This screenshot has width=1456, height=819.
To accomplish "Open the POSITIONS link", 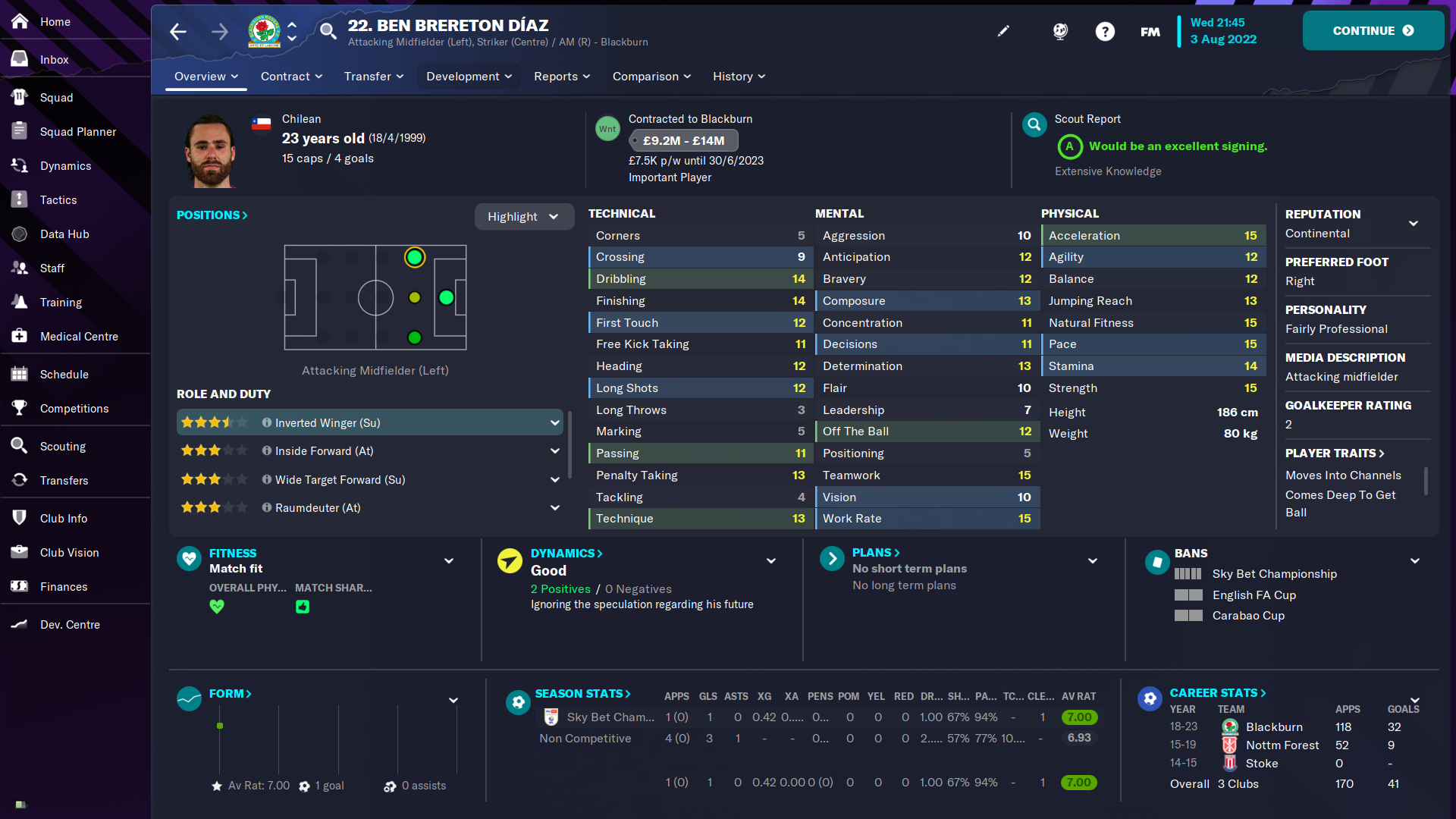I will 212,215.
